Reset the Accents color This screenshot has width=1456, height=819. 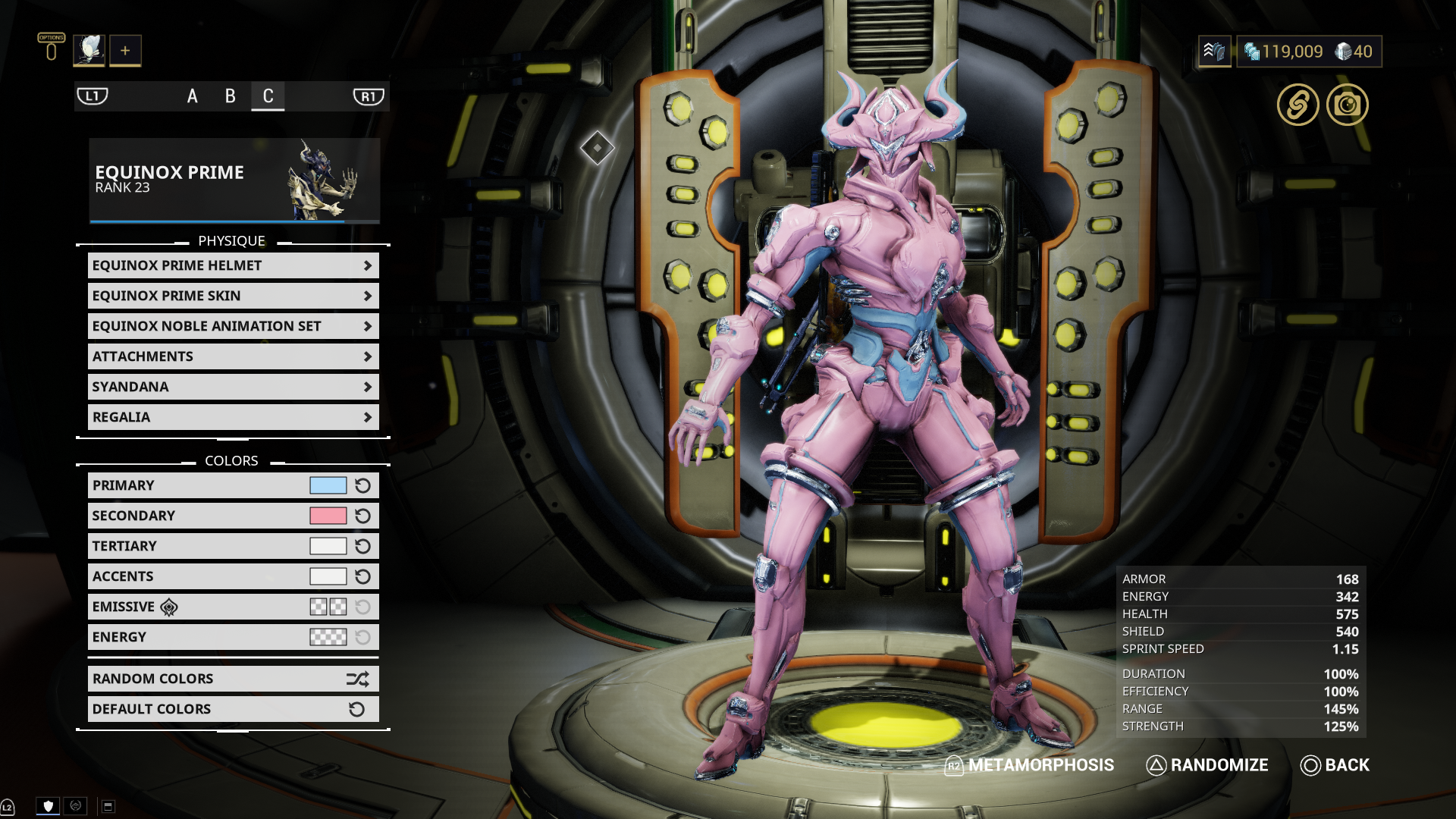coord(363,576)
